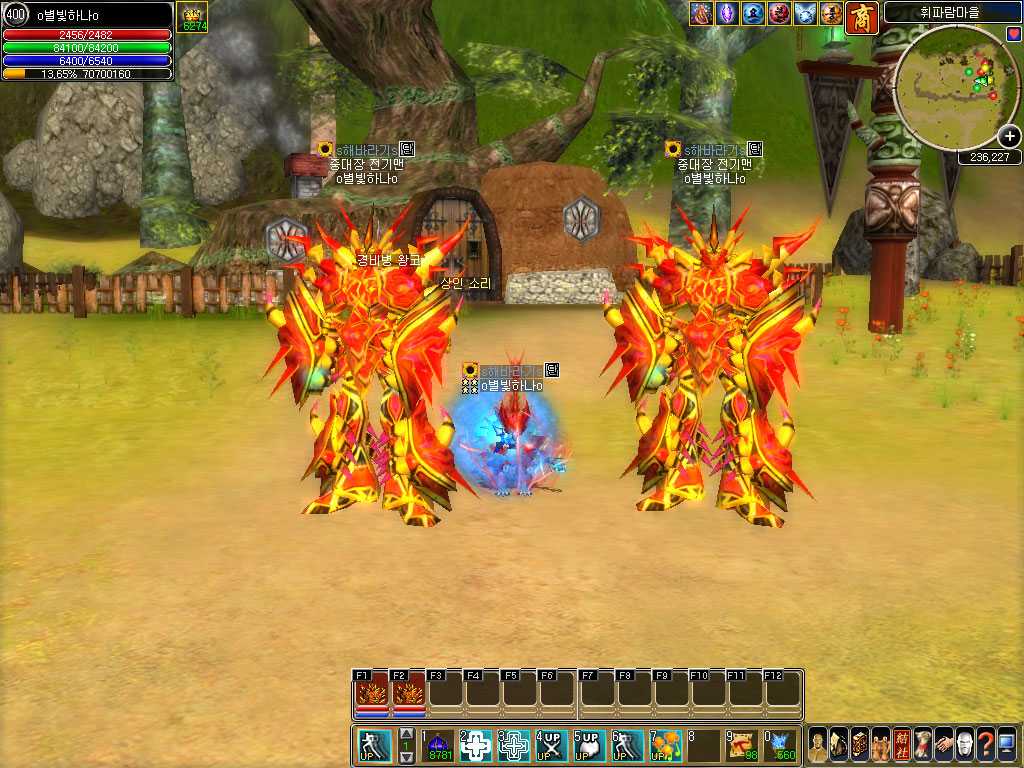
Task: Select the pet in the F1 slot
Action: pyautogui.click(x=371, y=693)
